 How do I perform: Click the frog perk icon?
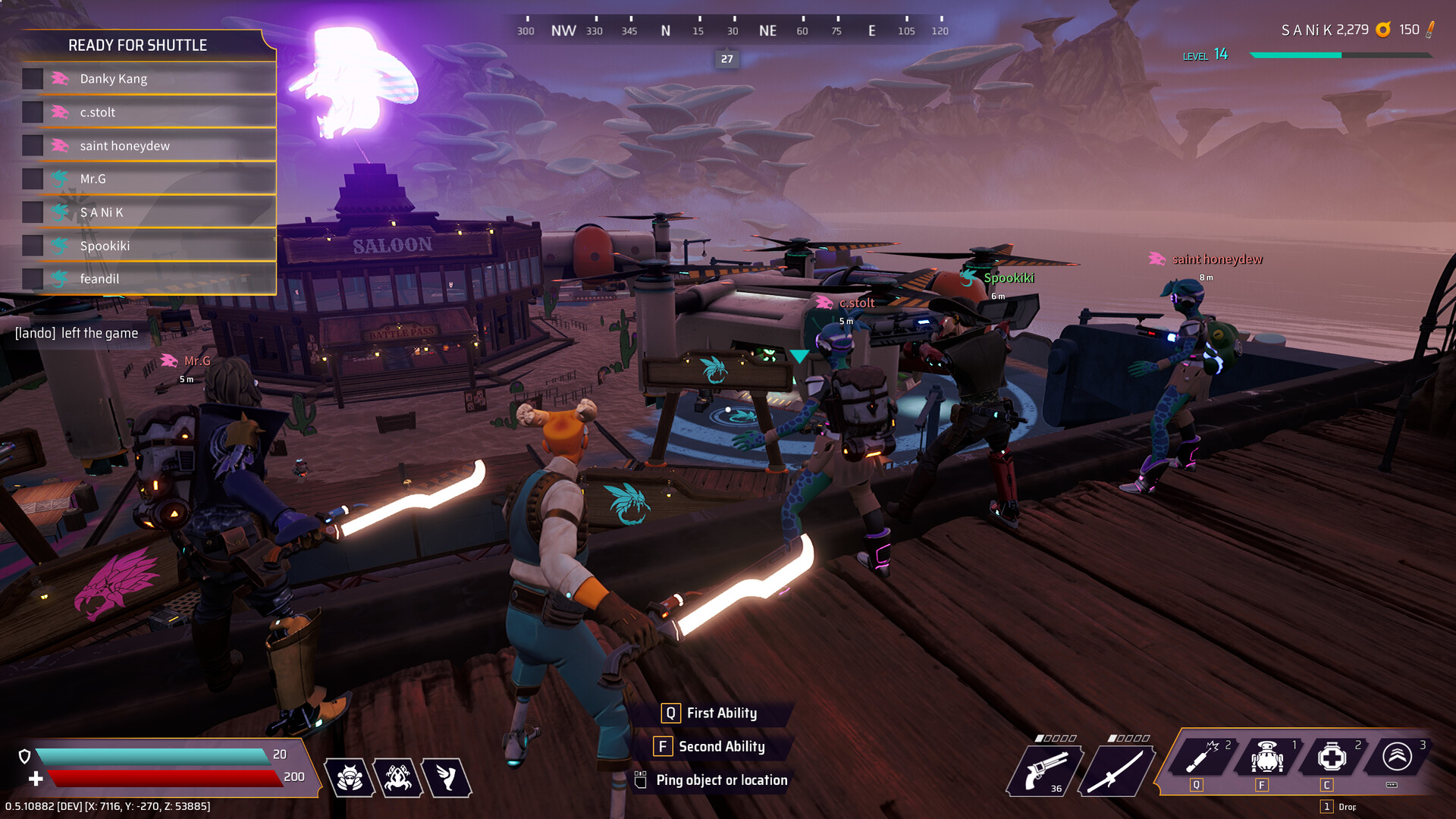[398, 778]
